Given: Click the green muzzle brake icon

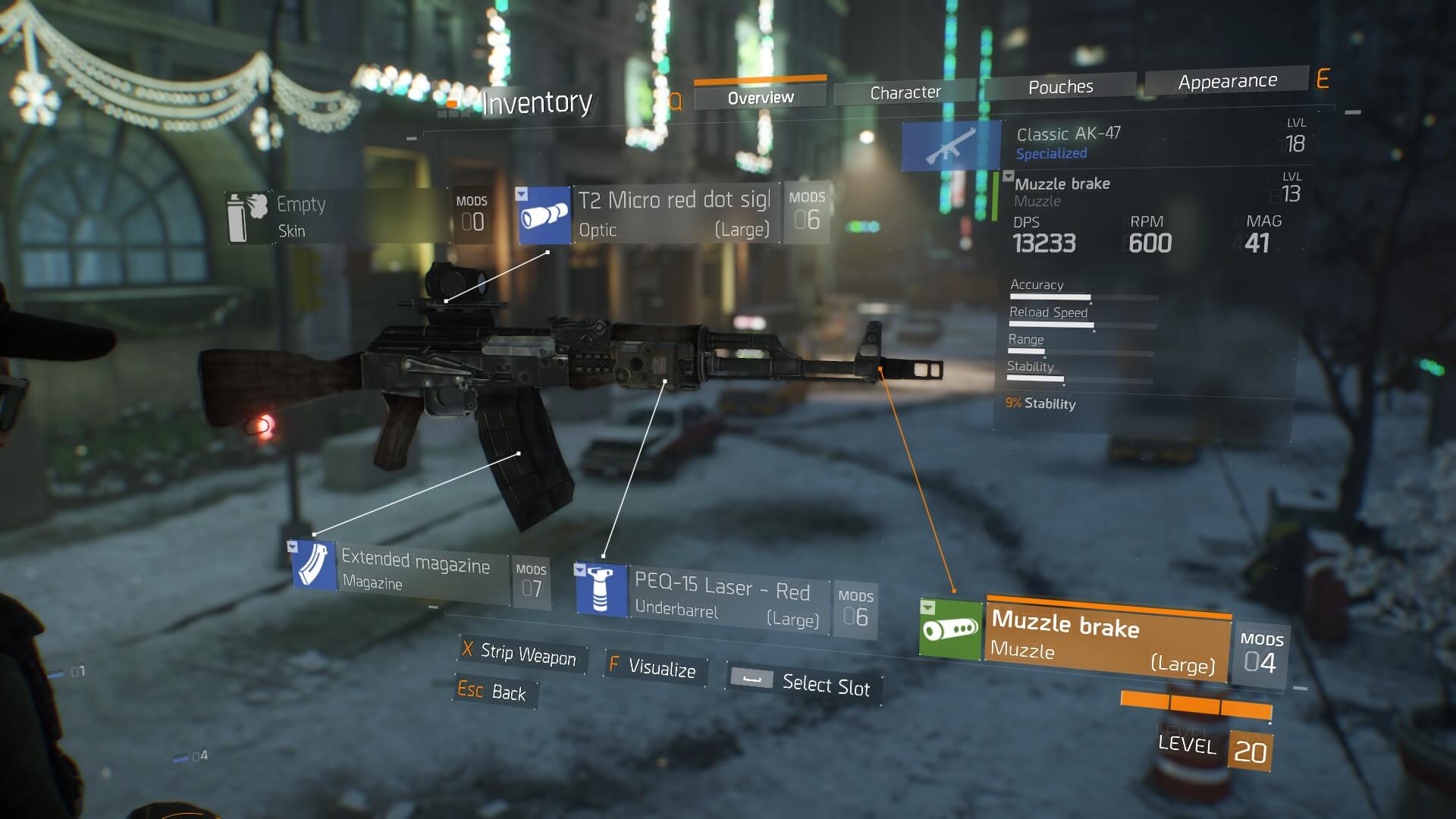Looking at the screenshot, I should point(950,629).
